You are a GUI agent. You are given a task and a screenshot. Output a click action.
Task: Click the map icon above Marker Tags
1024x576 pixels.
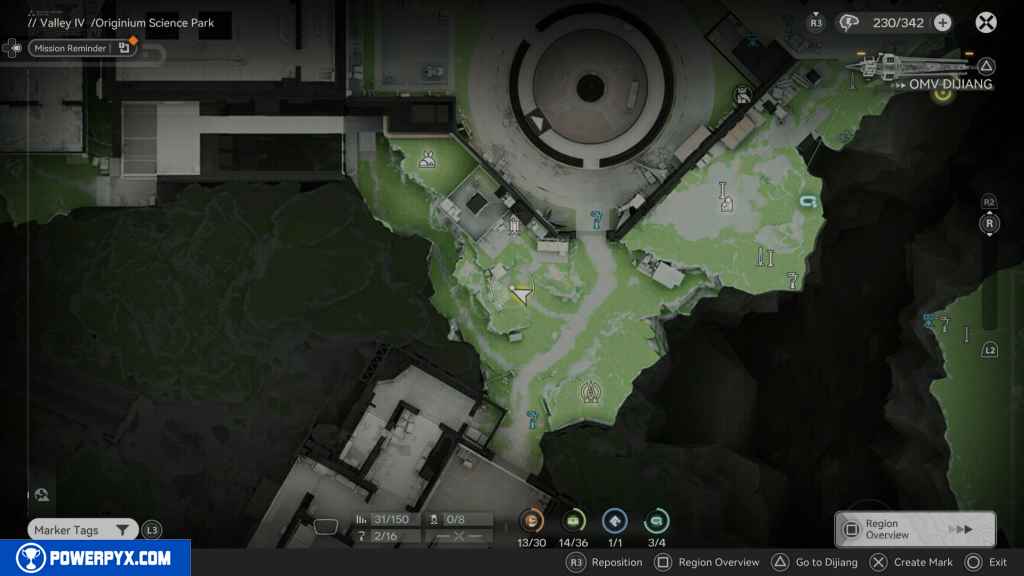[42, 495]
